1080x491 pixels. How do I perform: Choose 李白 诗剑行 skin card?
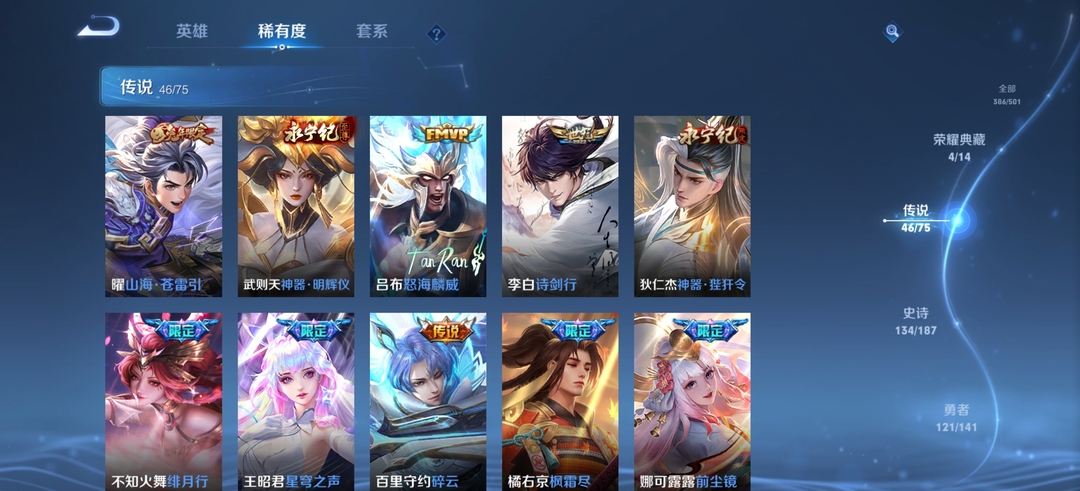[560, 206]
